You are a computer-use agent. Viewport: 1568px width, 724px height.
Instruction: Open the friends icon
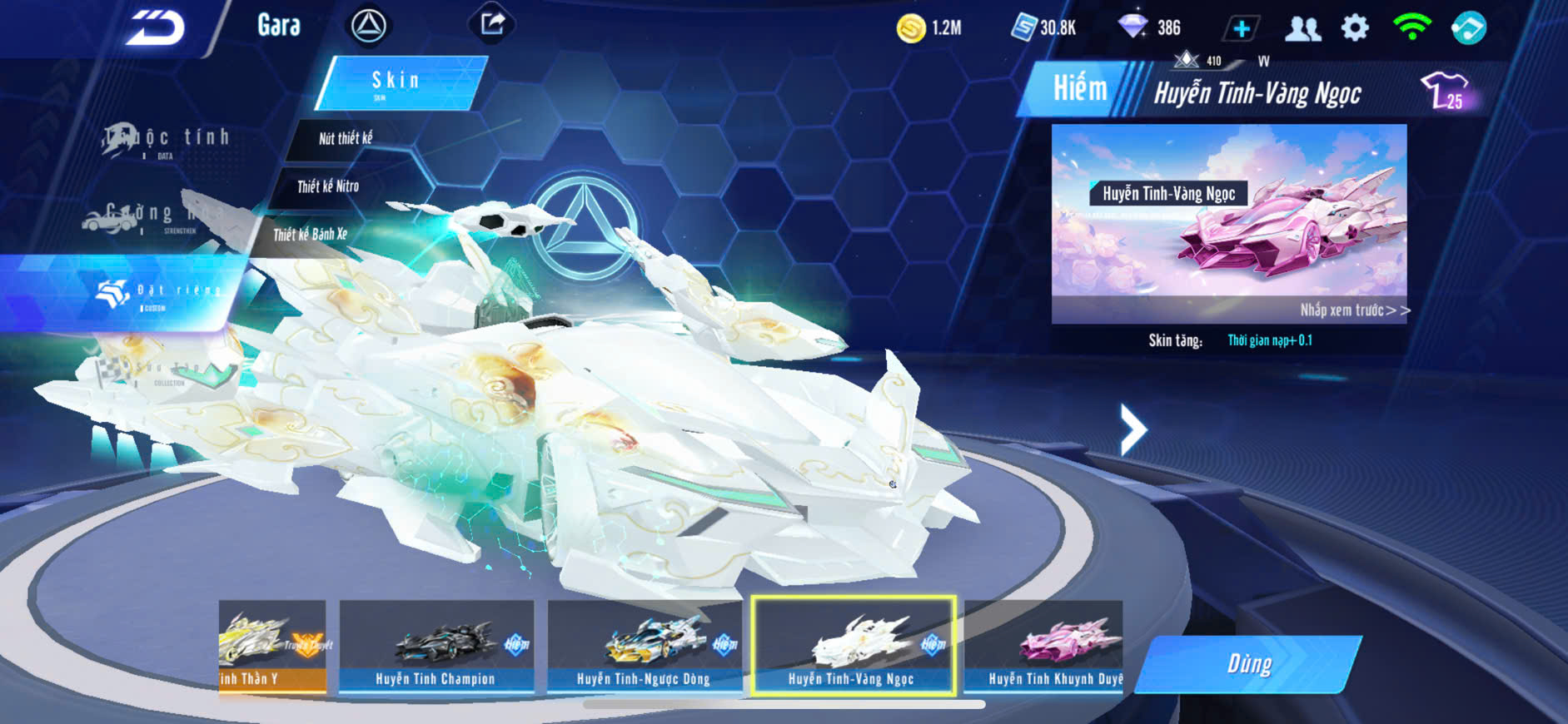1302,29
